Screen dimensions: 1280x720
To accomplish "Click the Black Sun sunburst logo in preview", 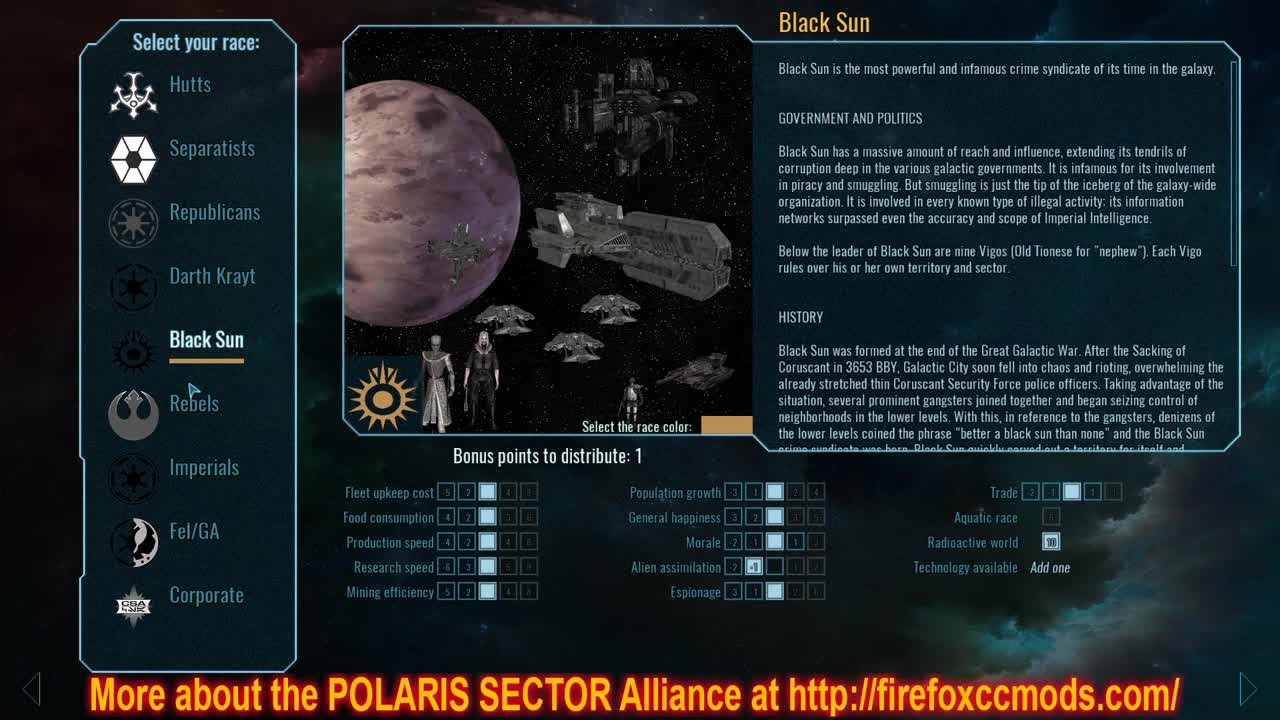I will pyautogui.click(x=384, y=396).
